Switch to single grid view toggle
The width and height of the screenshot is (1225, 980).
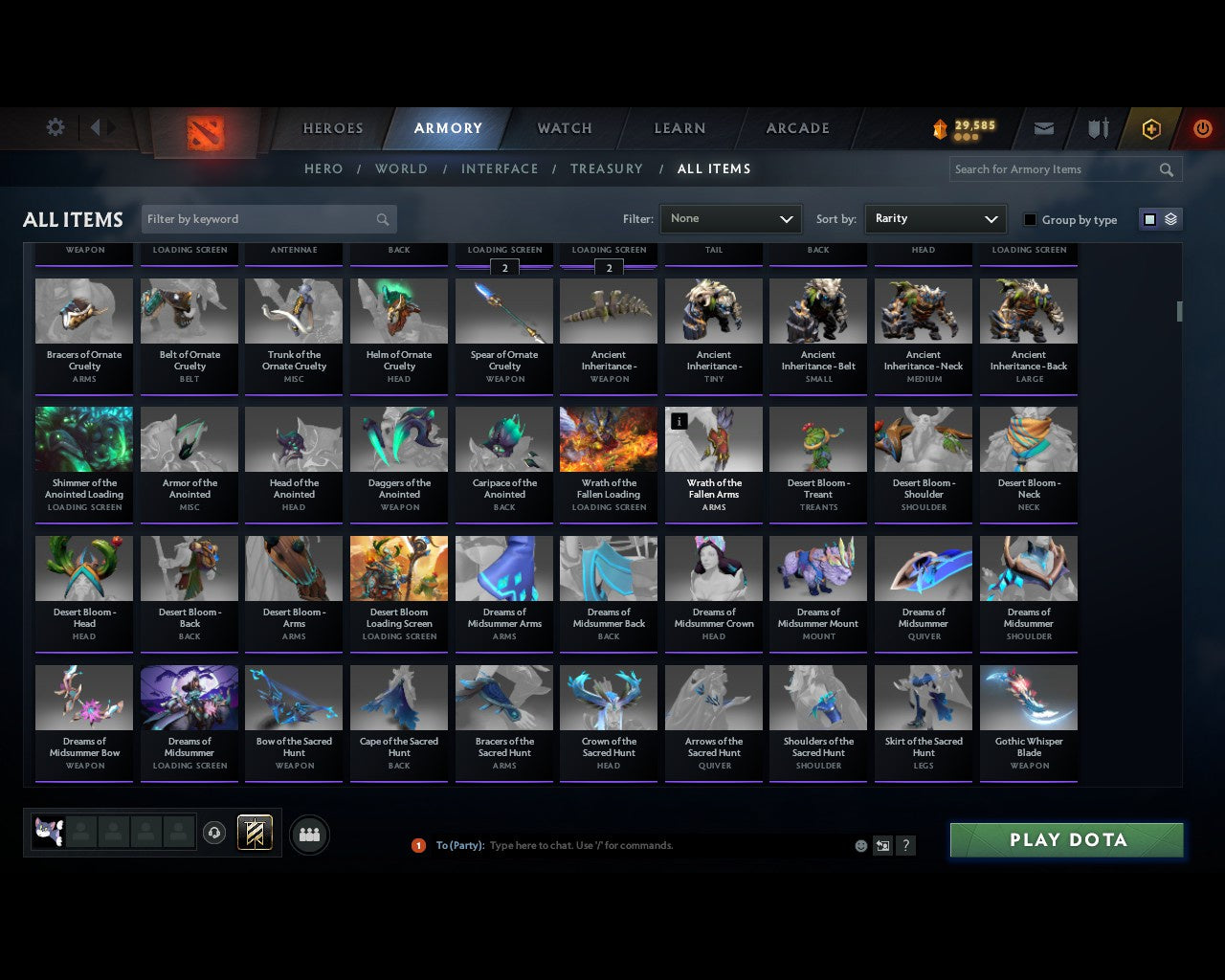[1148, 218]
